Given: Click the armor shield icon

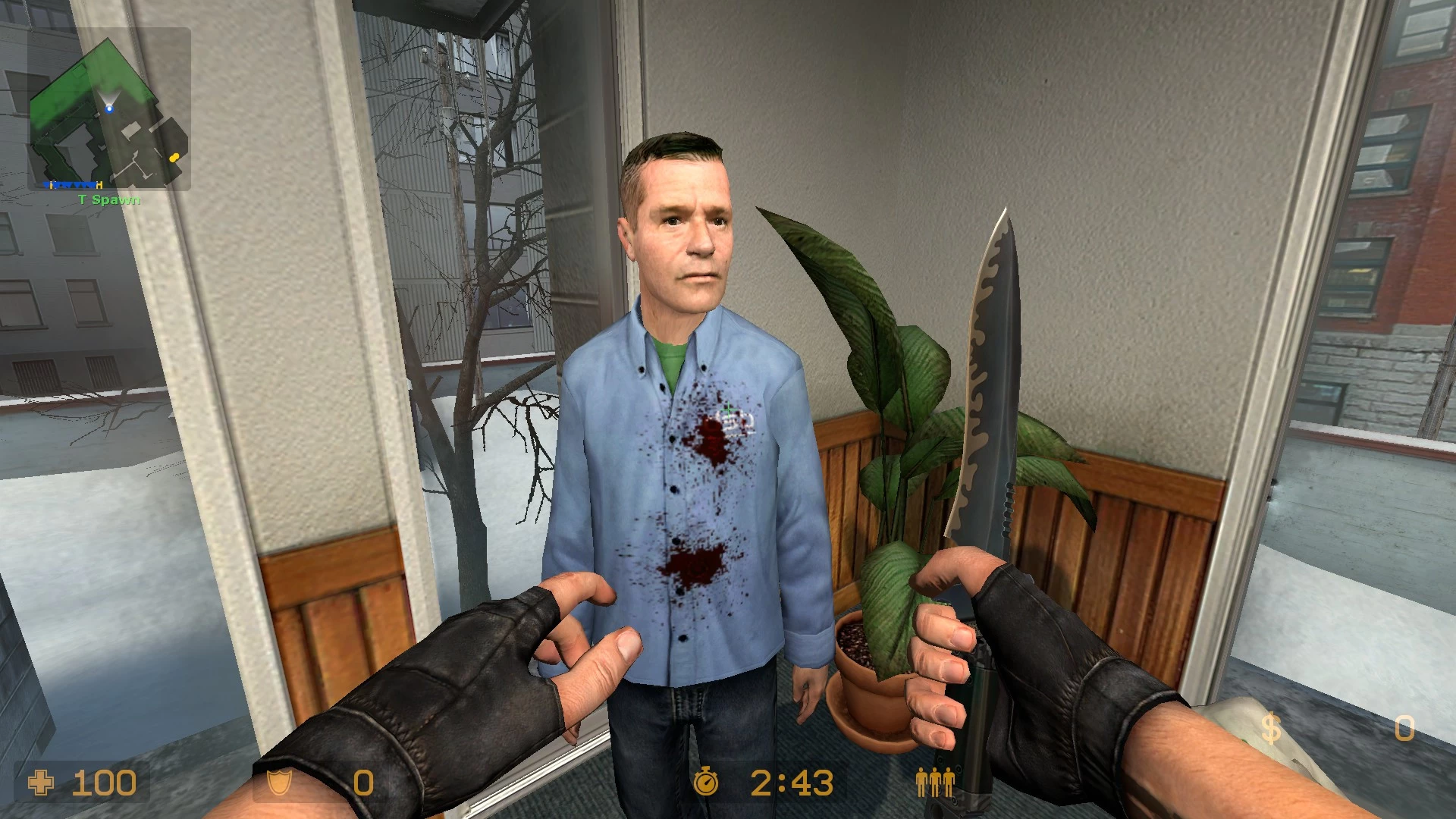Looking at the screenshot, I should (x=278, y=782).
